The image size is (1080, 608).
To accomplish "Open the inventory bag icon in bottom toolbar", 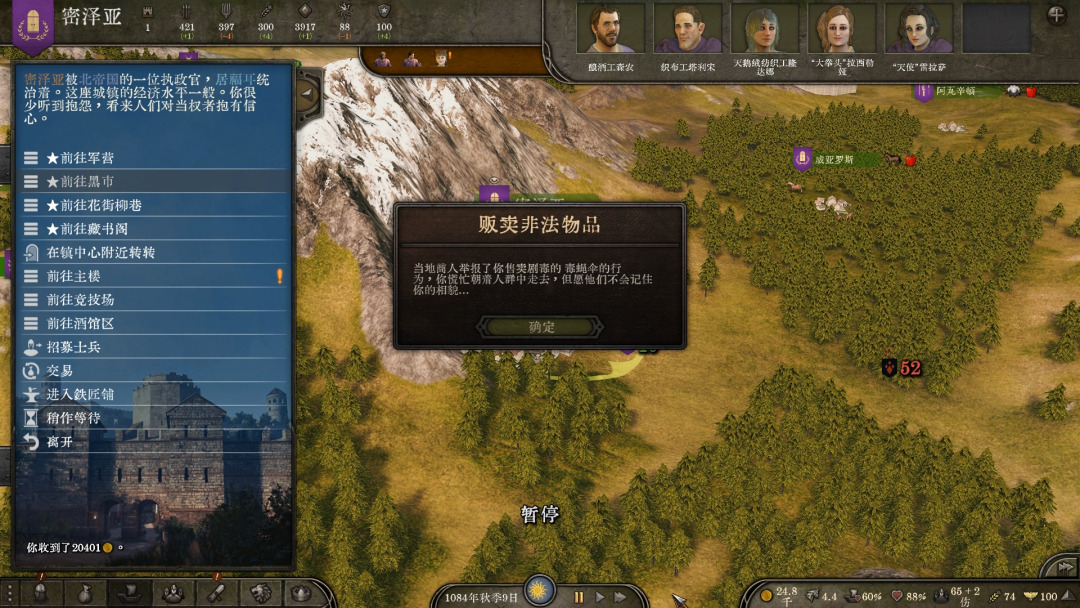I will pos(85,593).
